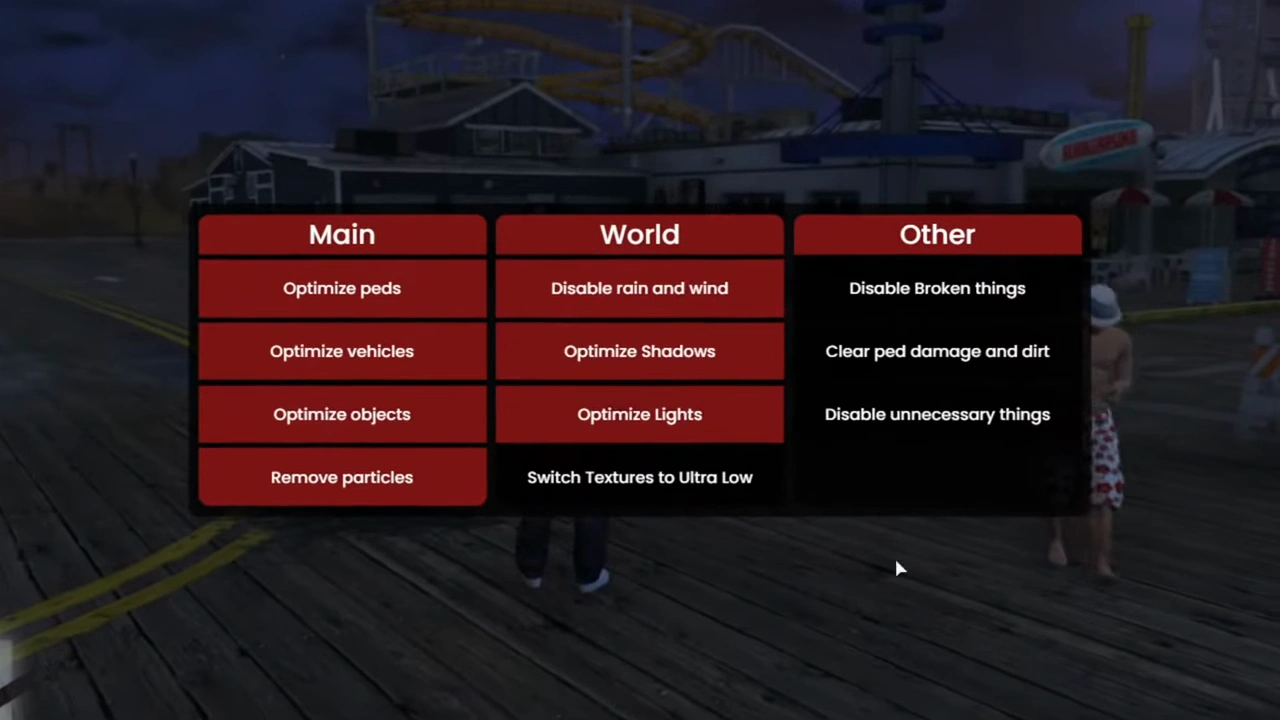Click the wooden pier planks

(640, 650)
